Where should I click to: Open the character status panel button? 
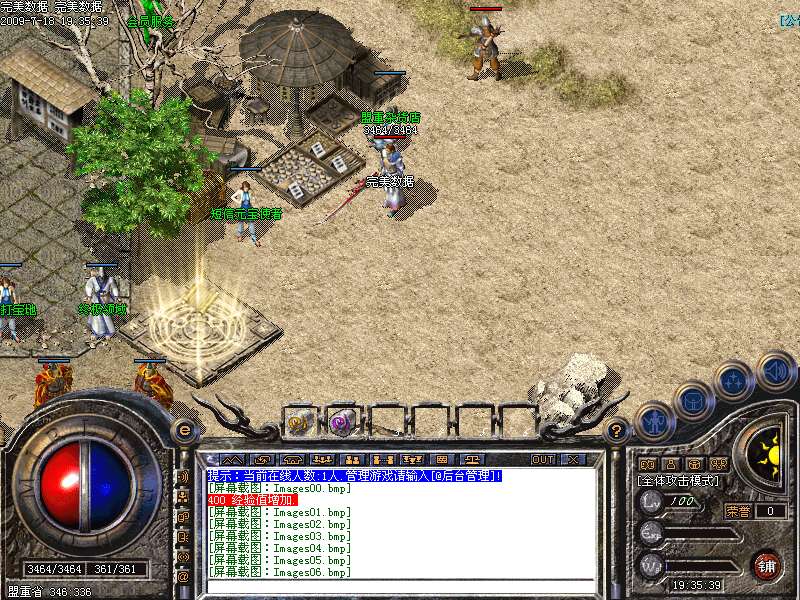pos(655,421)
